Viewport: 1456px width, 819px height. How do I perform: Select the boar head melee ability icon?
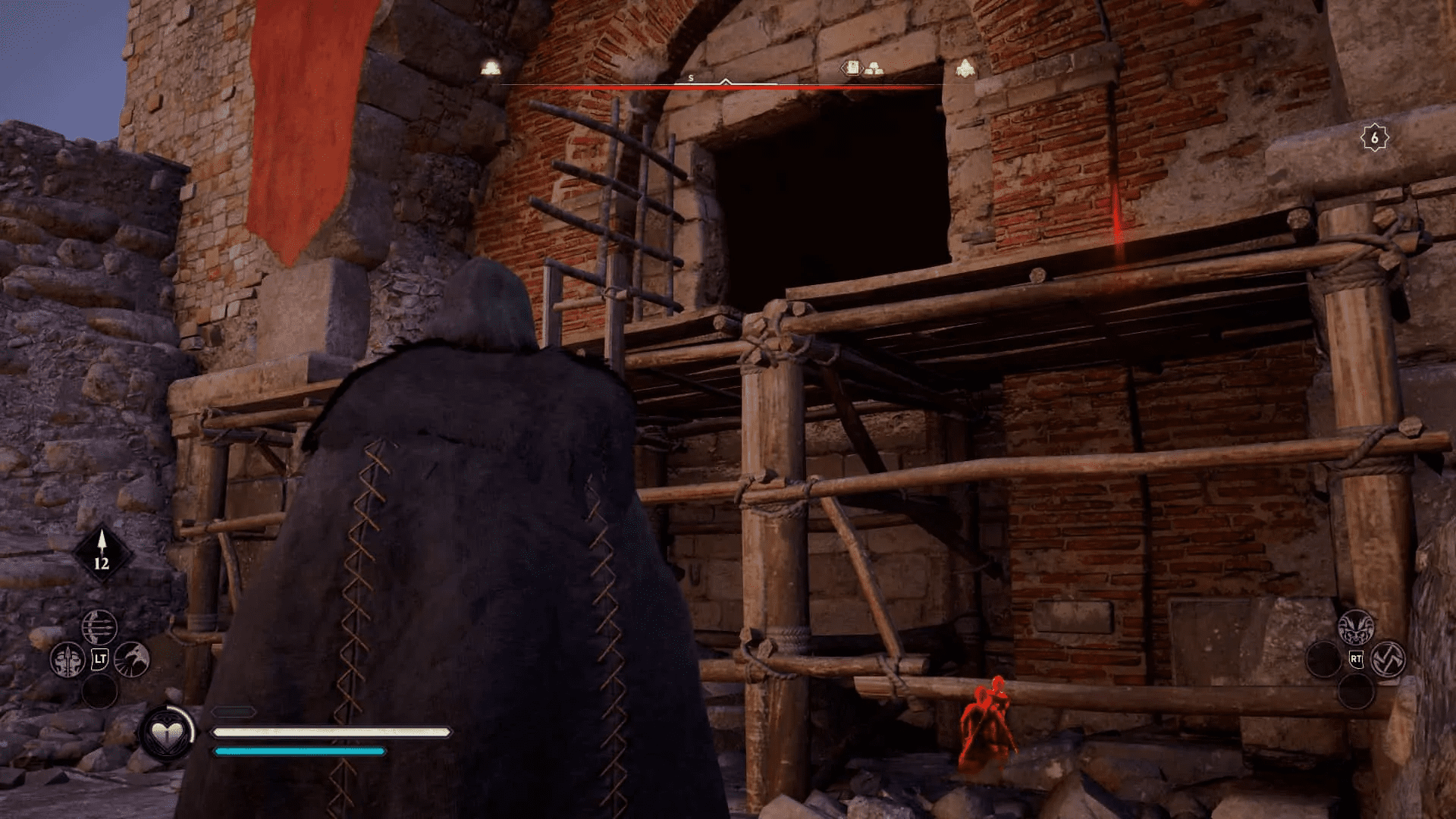coord(1357,628)
